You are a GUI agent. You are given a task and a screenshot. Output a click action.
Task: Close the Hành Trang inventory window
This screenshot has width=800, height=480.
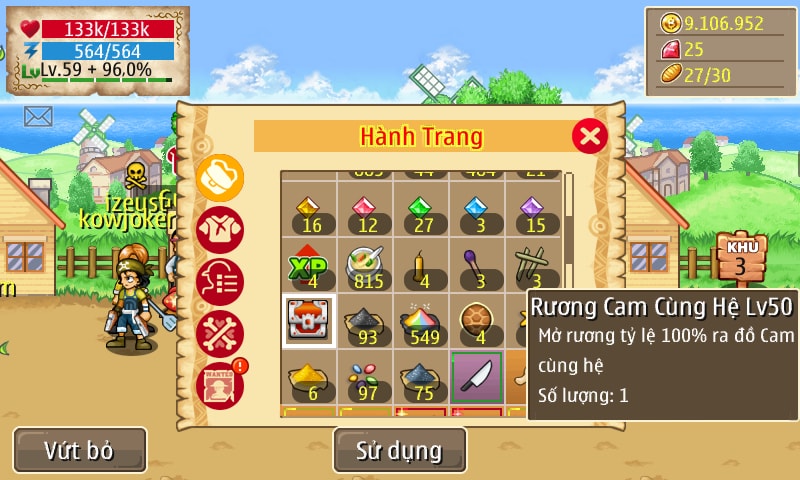[x=590, y=135]
